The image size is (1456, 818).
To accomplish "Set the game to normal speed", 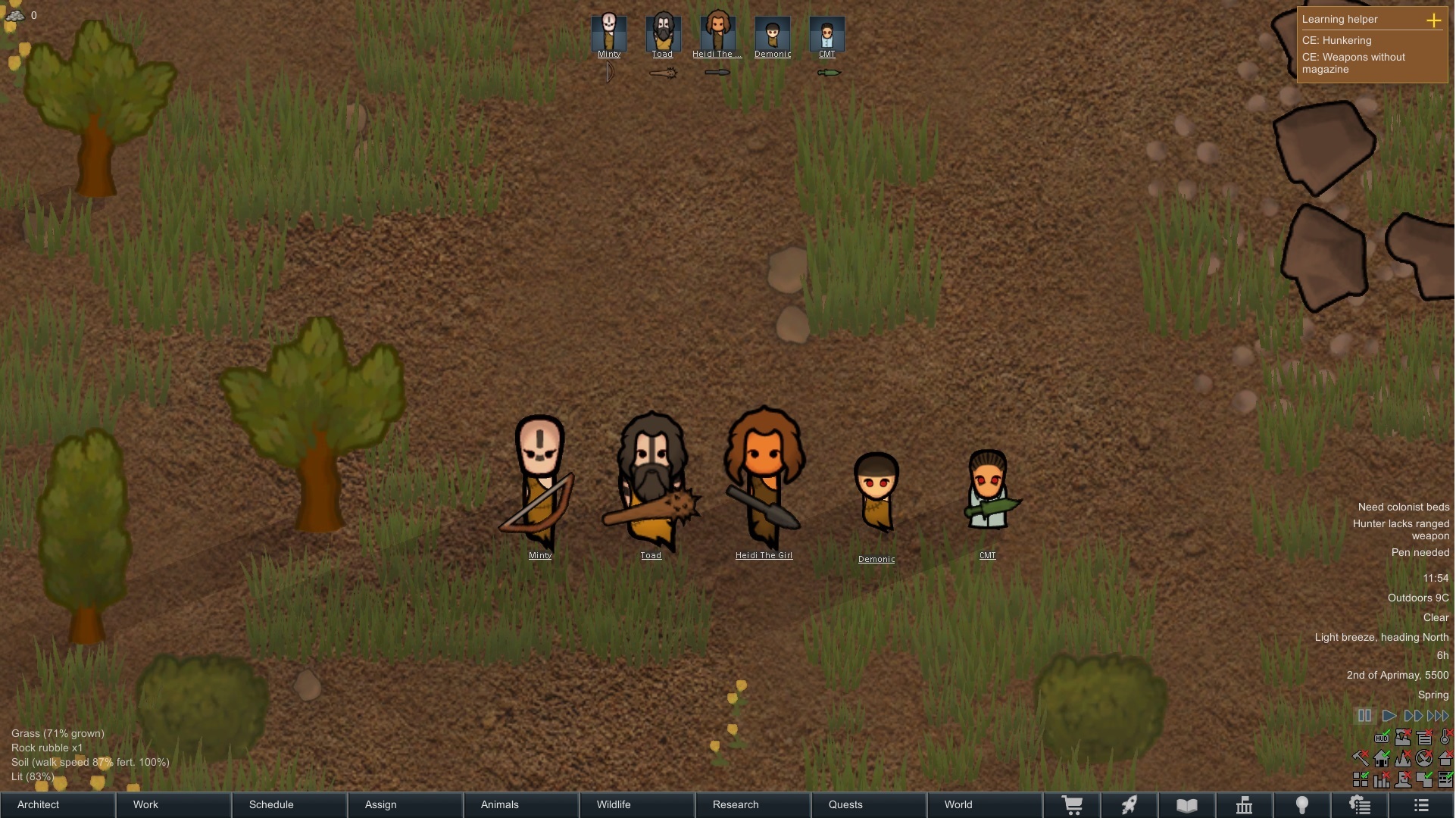I will coord(1389,716).
